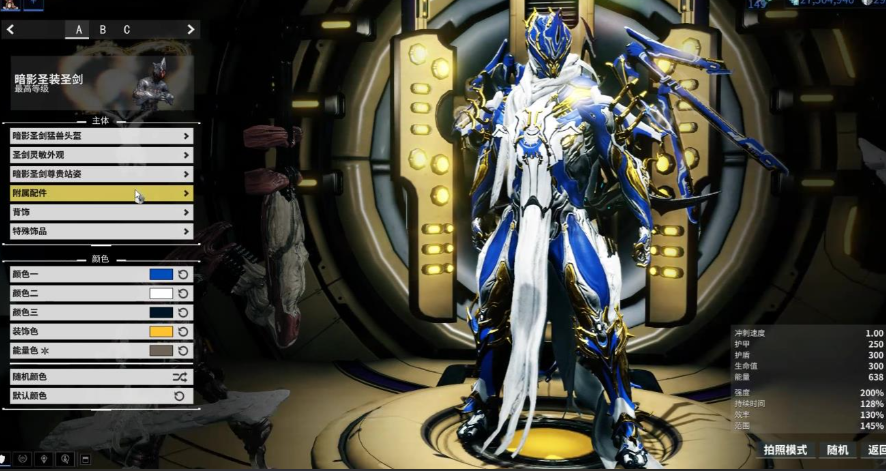The height and width of the screenshot is (471, 886).
Task: Restore defaults with 默认颜色
Action: [x=100, y=396]
